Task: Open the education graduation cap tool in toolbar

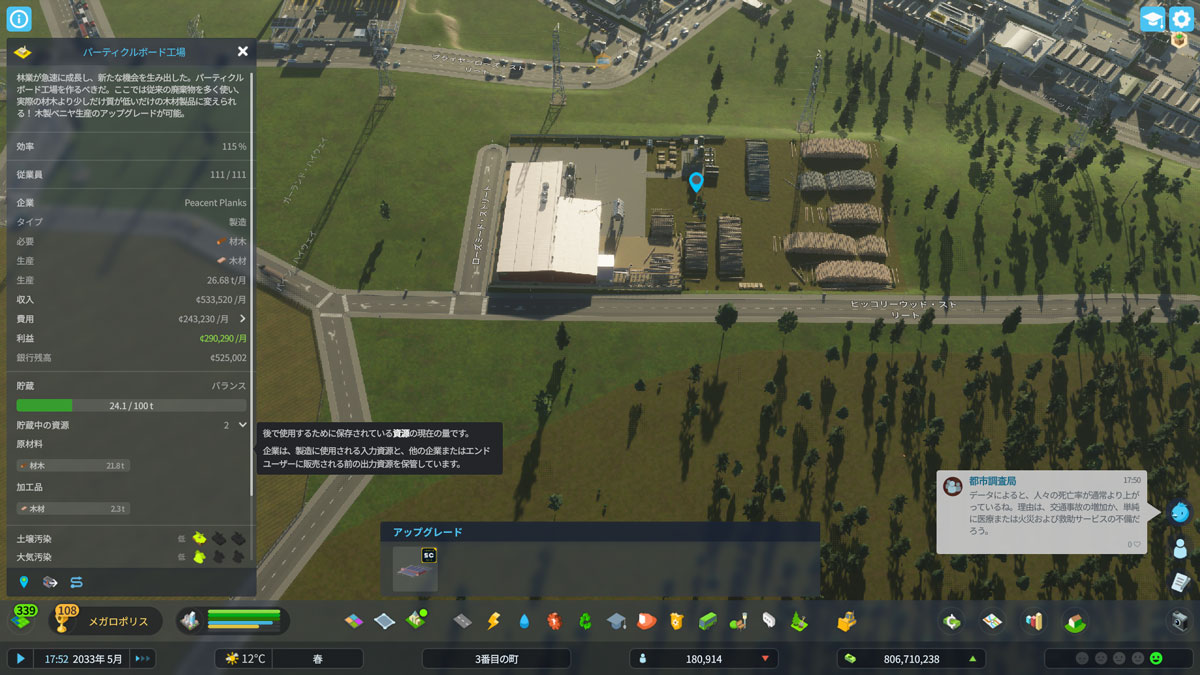Action: pos(616,621)
